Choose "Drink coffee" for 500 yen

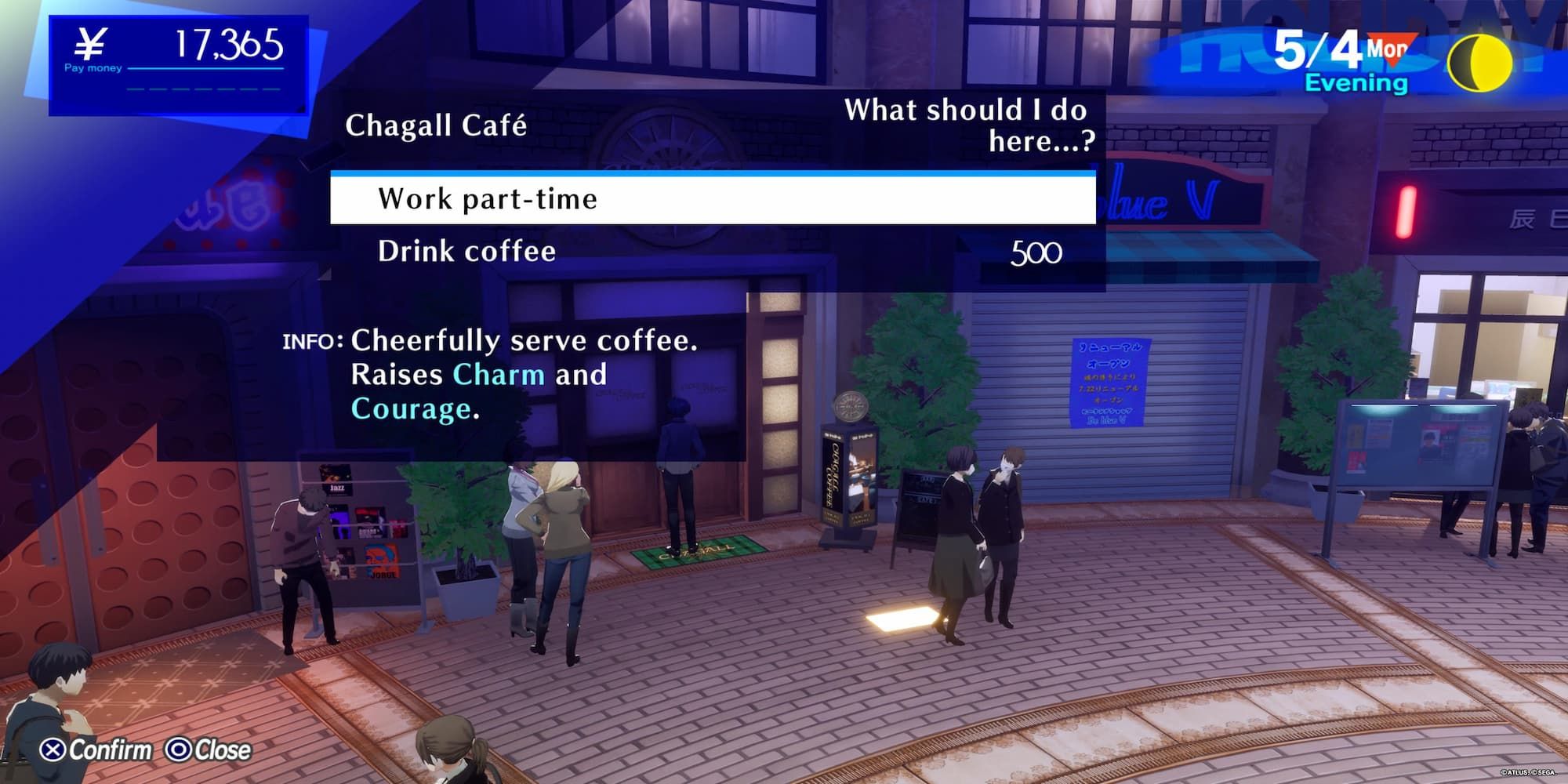[x=466, y=252]
